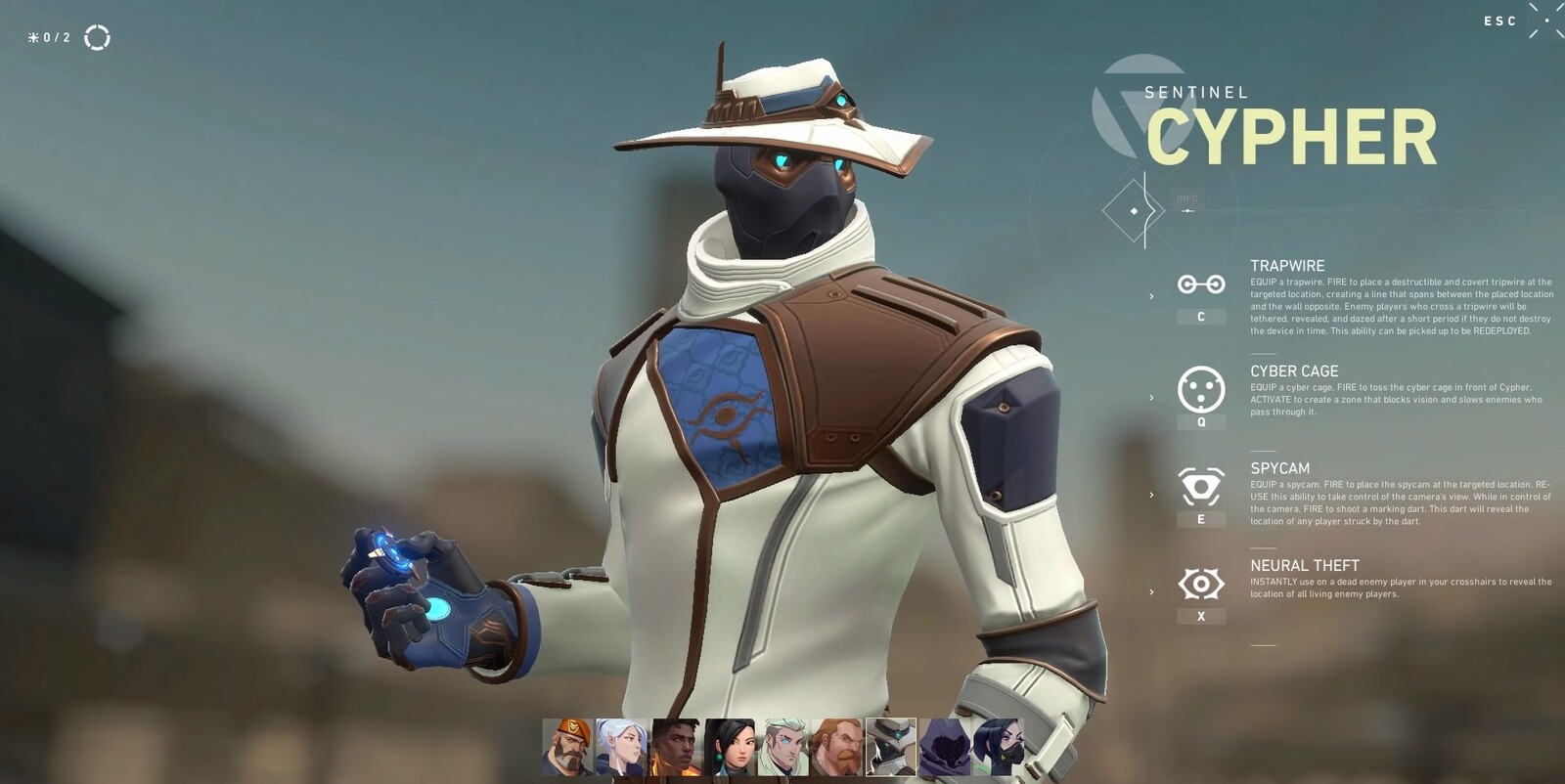The width and height of the screenshot is (1565, 784).
Task: Click the Neural Theft ability icon
Action: tap(1199, 583)
